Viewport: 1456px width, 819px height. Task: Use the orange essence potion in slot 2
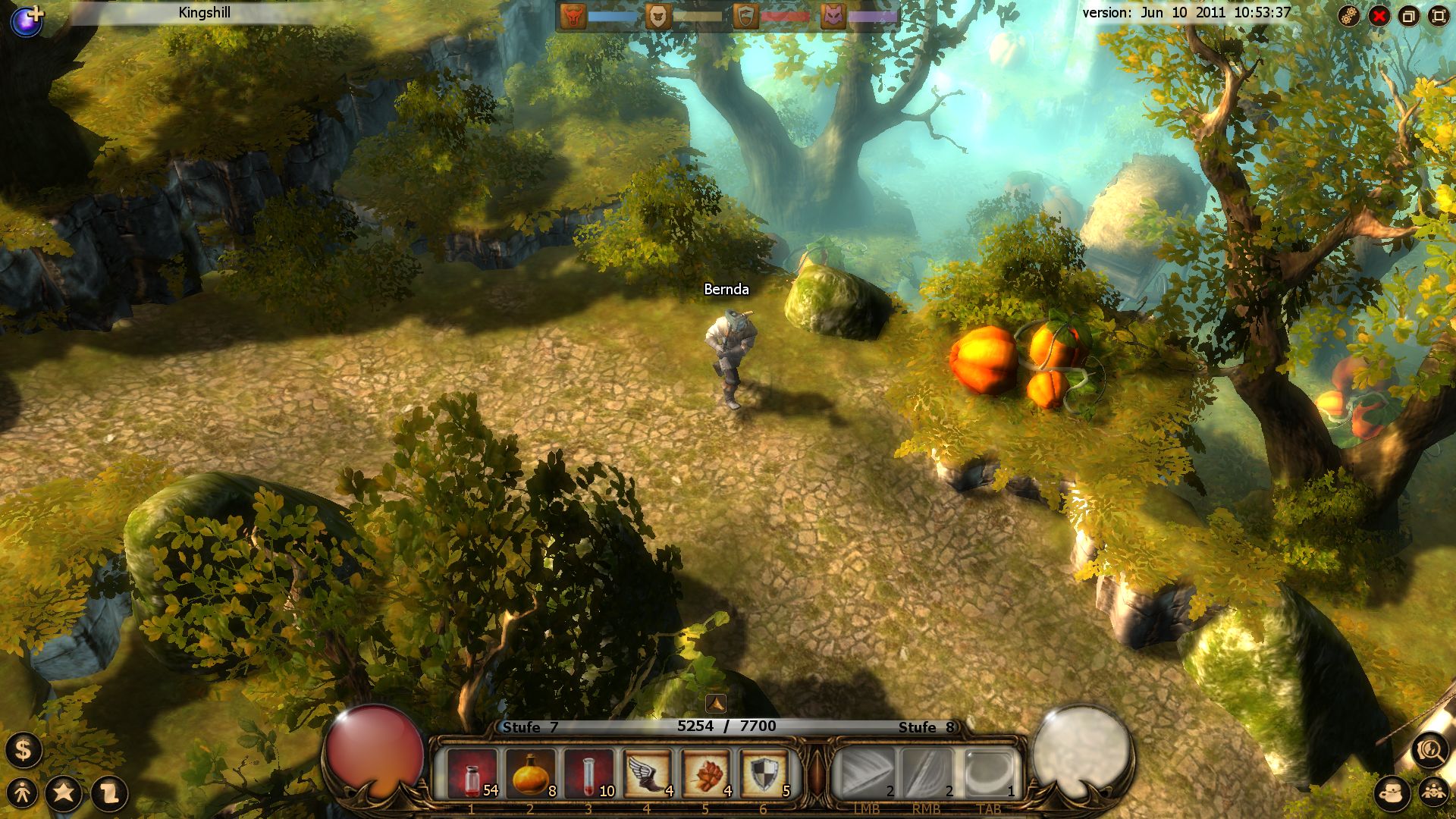pos(531,772)
